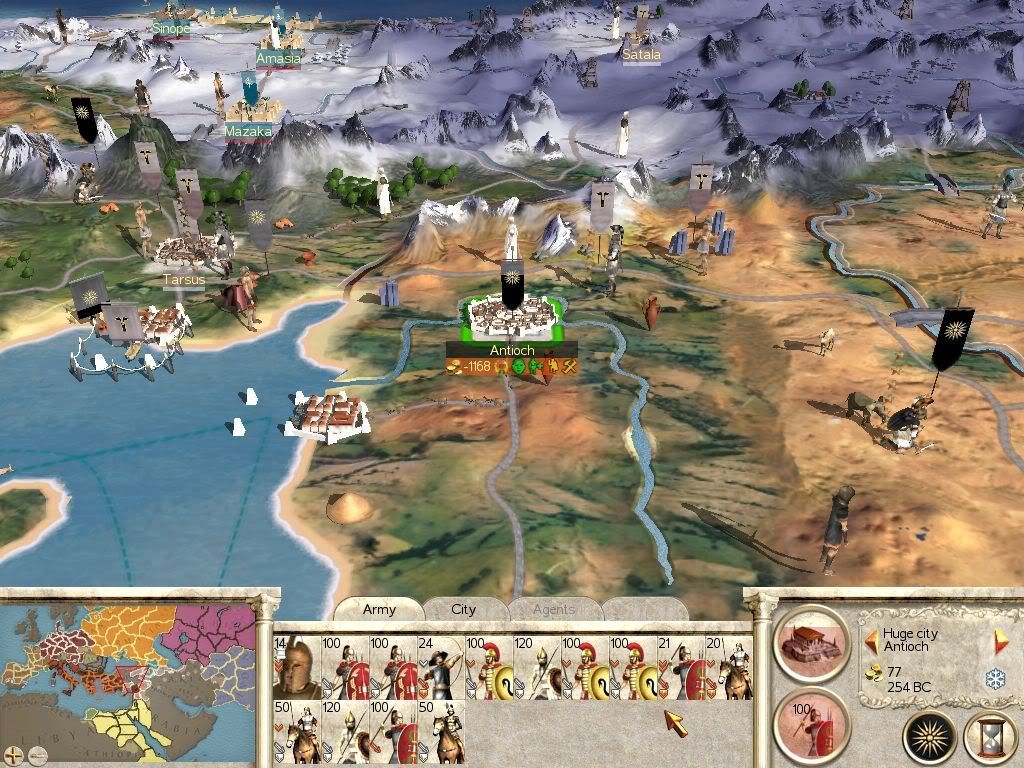Screen dimensions: 1024x768
Task: Open the construction building button
Action: (811, 638)
